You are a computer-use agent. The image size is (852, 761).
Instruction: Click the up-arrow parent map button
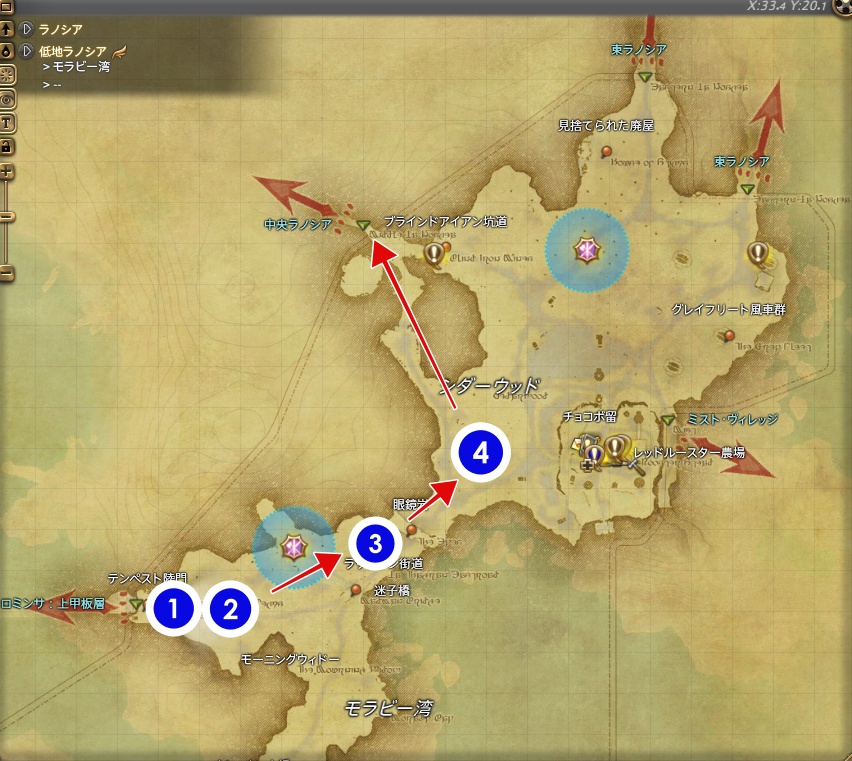click(7, 29)
